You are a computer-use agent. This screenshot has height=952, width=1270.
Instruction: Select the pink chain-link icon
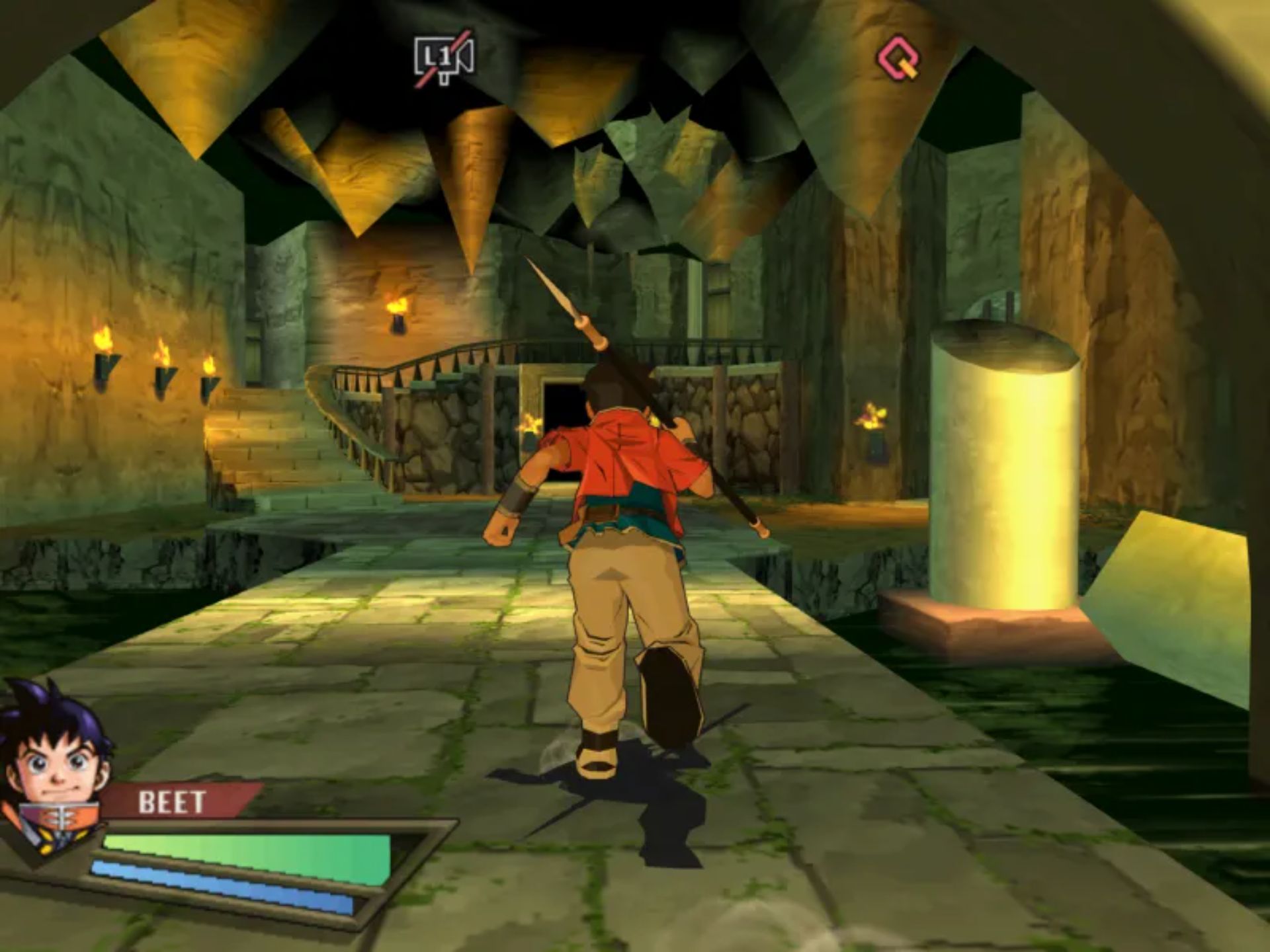[899, 58]
